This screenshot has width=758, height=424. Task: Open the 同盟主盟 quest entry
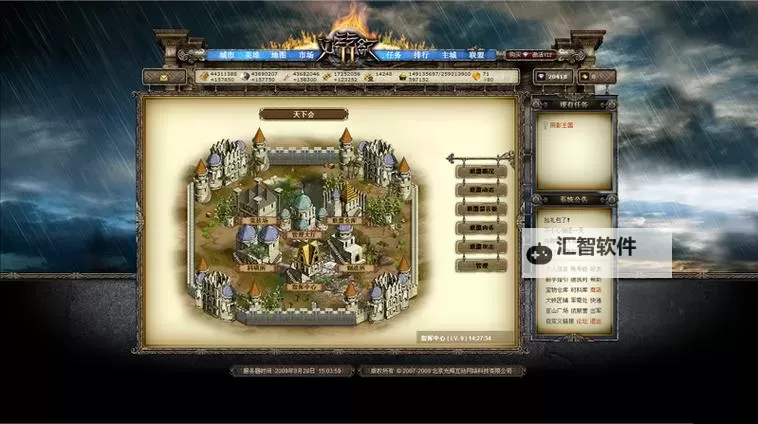562,125
